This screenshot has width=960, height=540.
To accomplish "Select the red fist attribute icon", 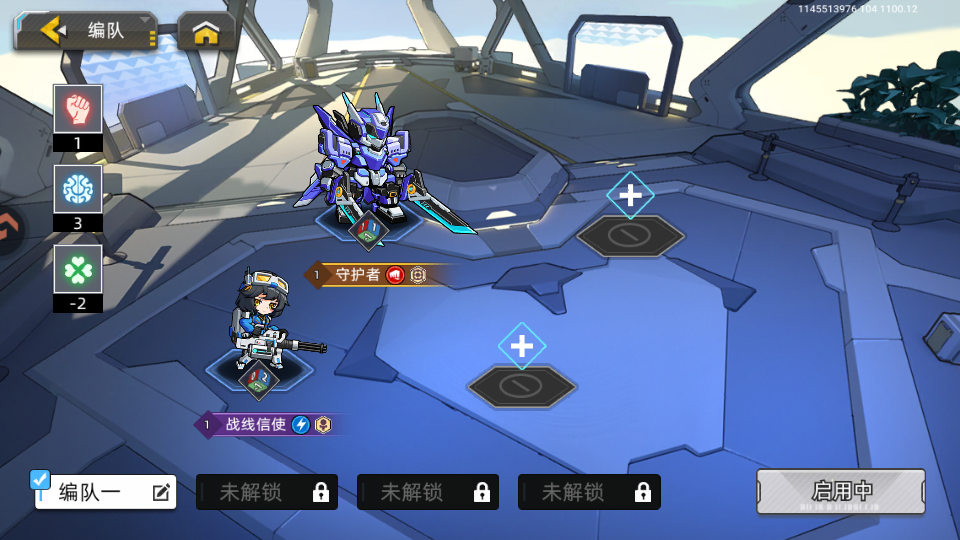I will [78, 108].
